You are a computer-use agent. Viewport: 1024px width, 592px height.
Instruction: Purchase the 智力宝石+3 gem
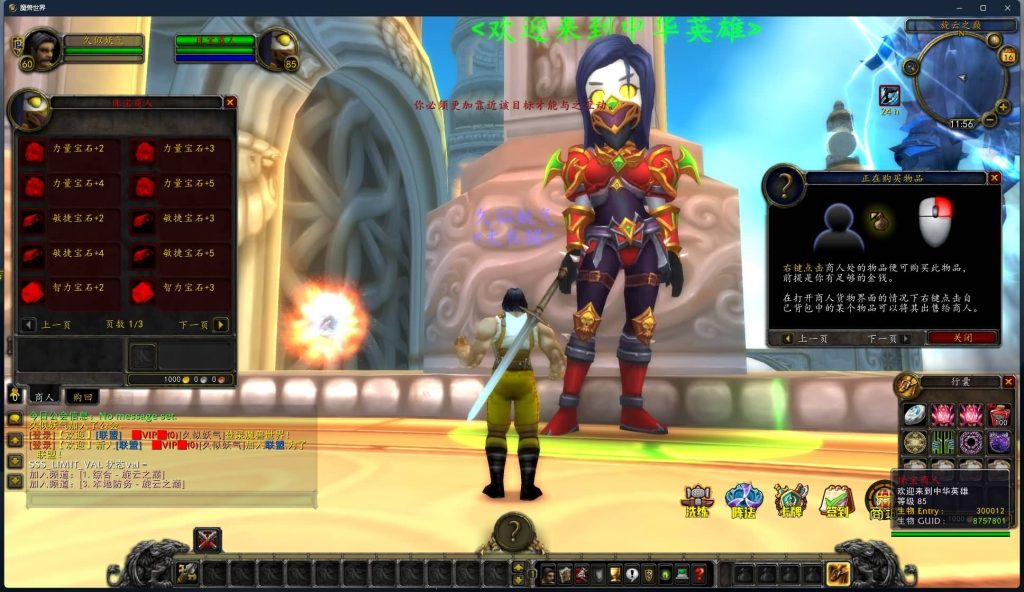(144, 291)
